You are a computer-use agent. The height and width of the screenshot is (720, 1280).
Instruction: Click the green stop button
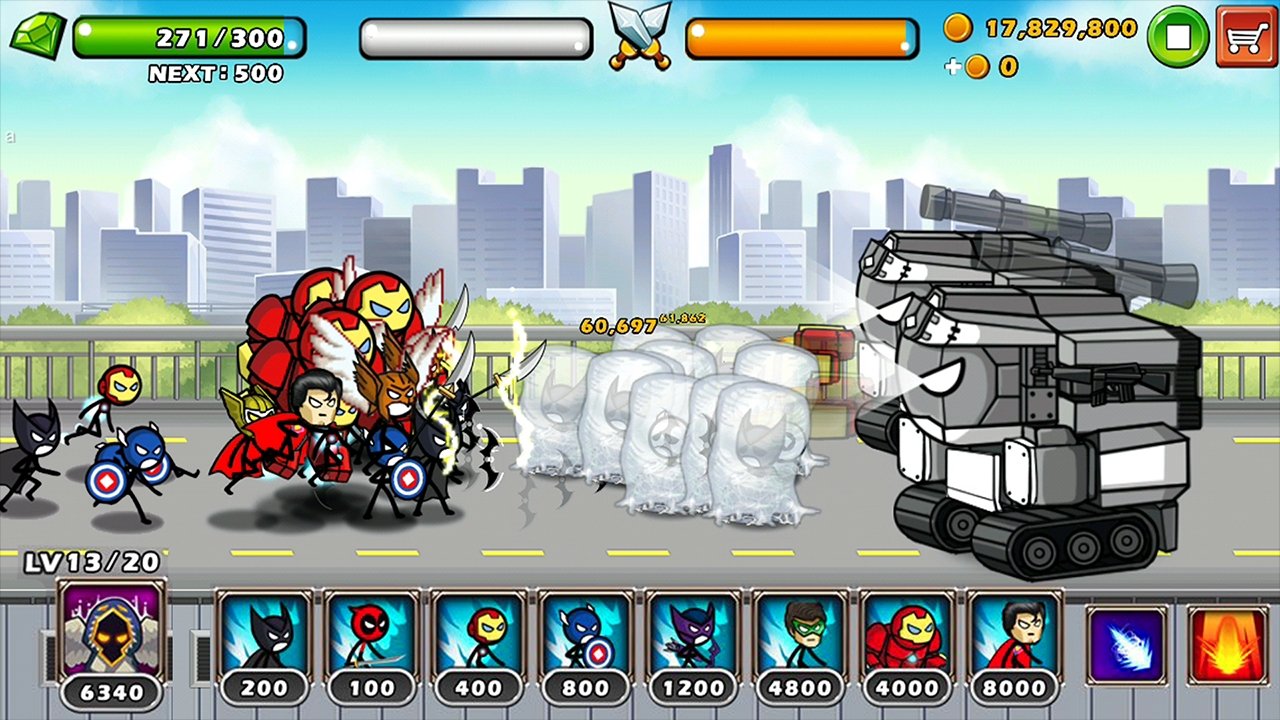(x=1177, y=37)
